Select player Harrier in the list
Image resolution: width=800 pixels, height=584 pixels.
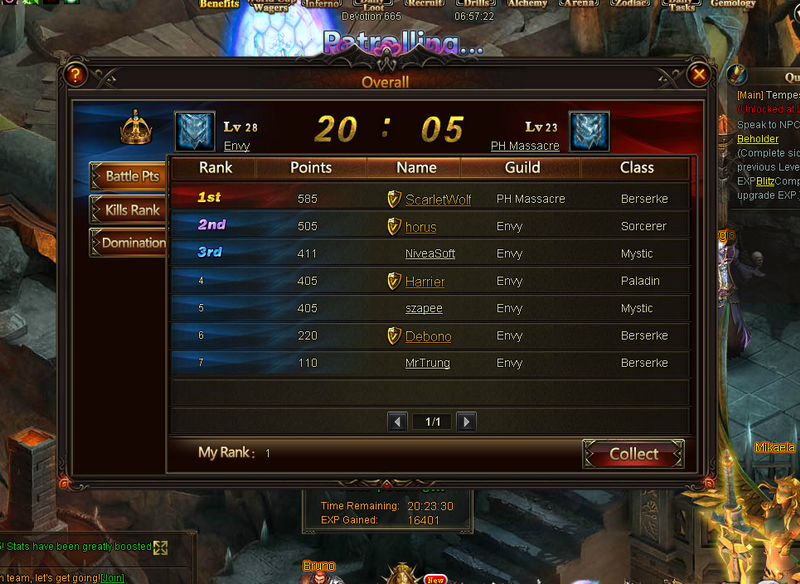pyautogui.click(x=425, y=282)
